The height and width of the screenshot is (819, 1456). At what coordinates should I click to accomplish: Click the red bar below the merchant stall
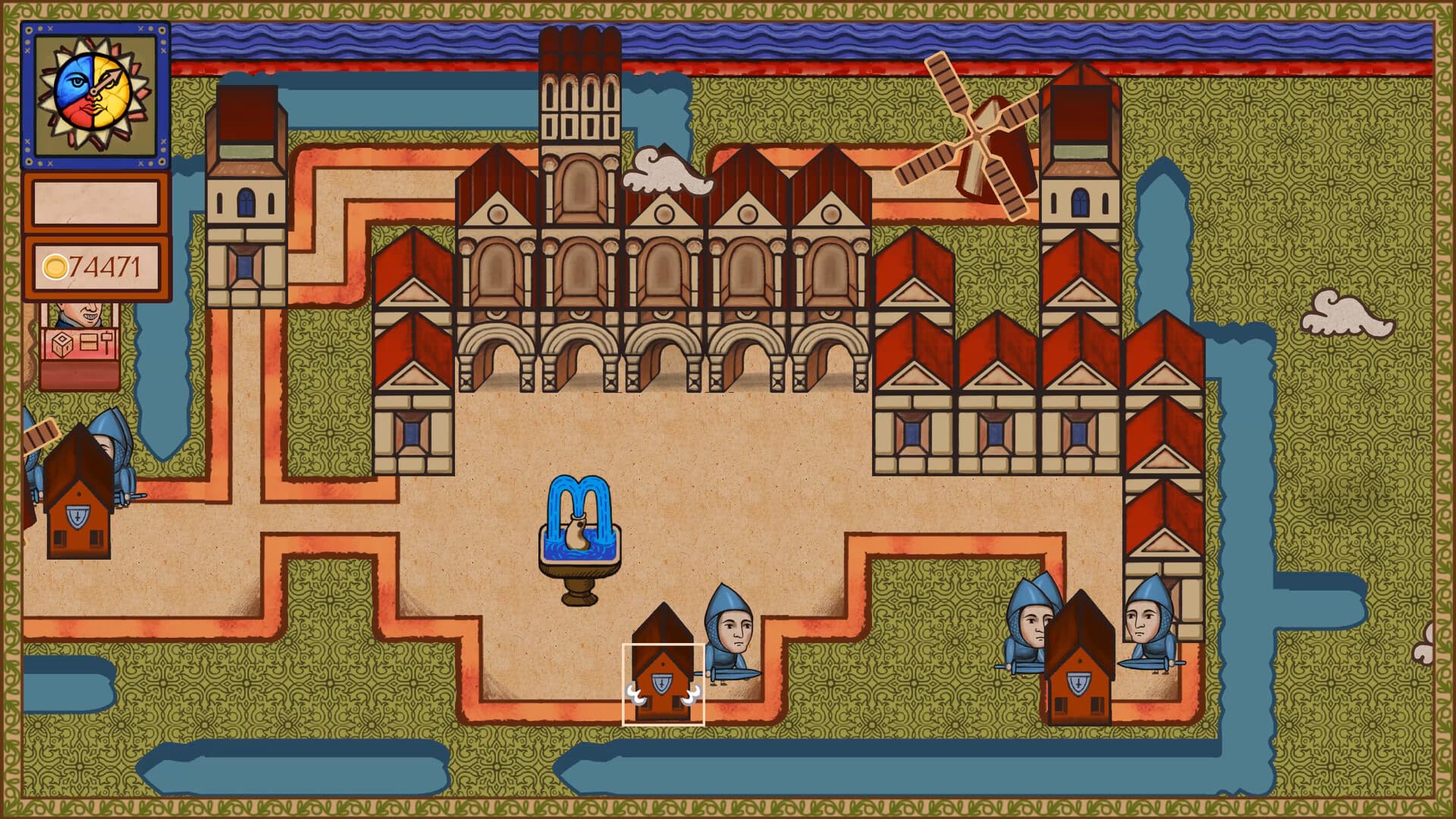77,375
